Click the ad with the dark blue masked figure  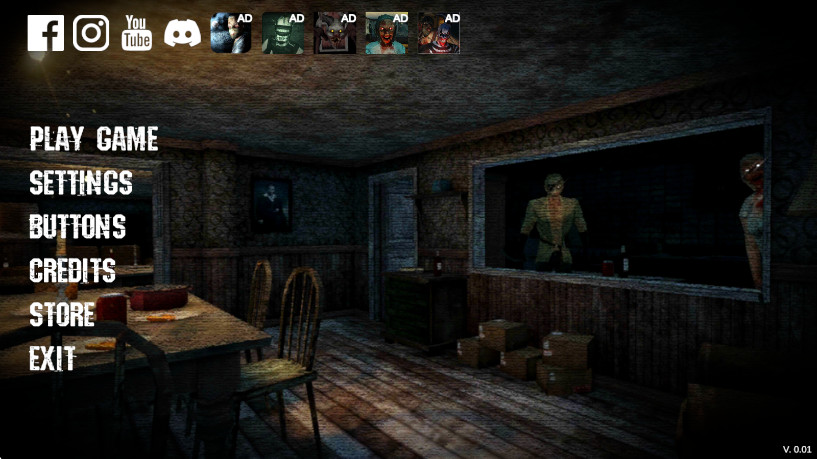[231, 33]
